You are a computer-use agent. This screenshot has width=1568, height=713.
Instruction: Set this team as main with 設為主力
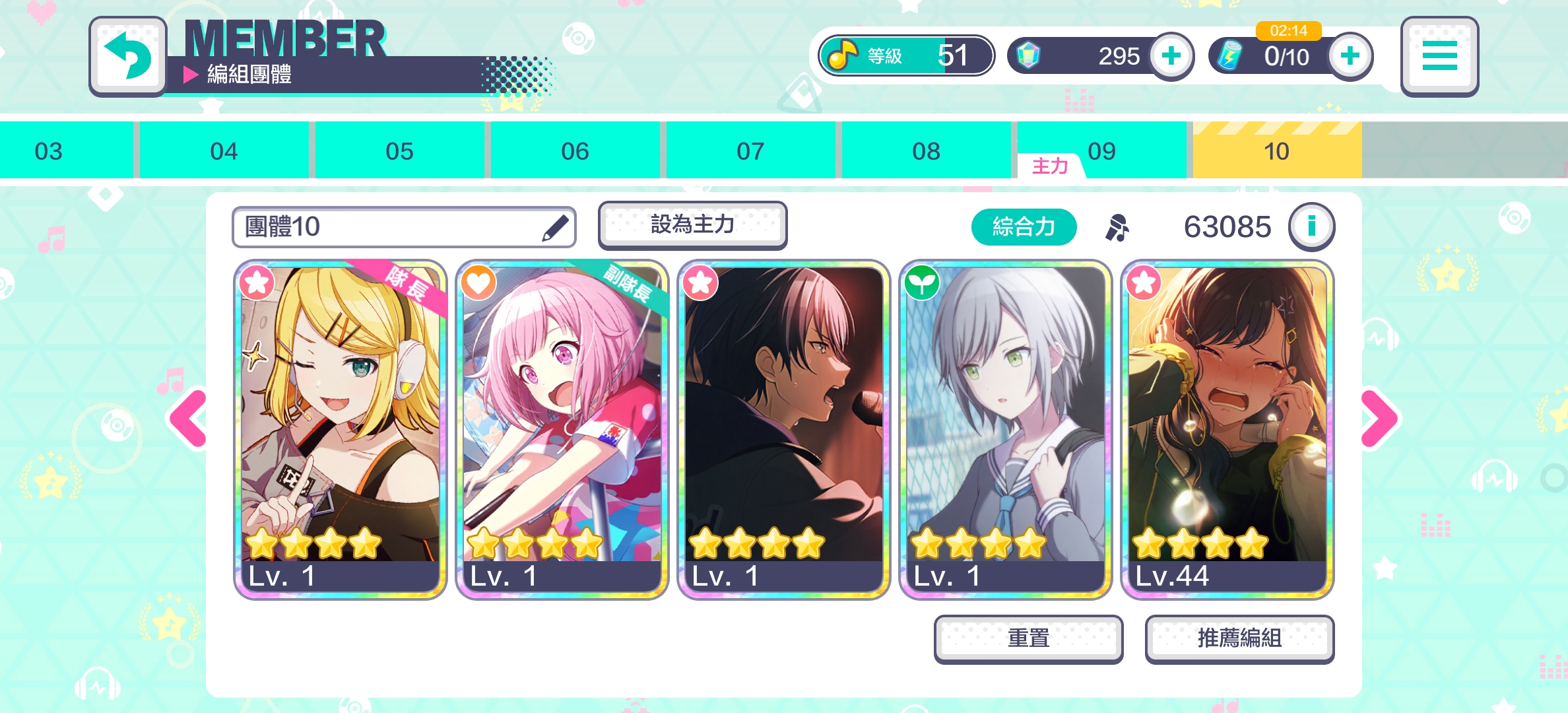[692, 225]
